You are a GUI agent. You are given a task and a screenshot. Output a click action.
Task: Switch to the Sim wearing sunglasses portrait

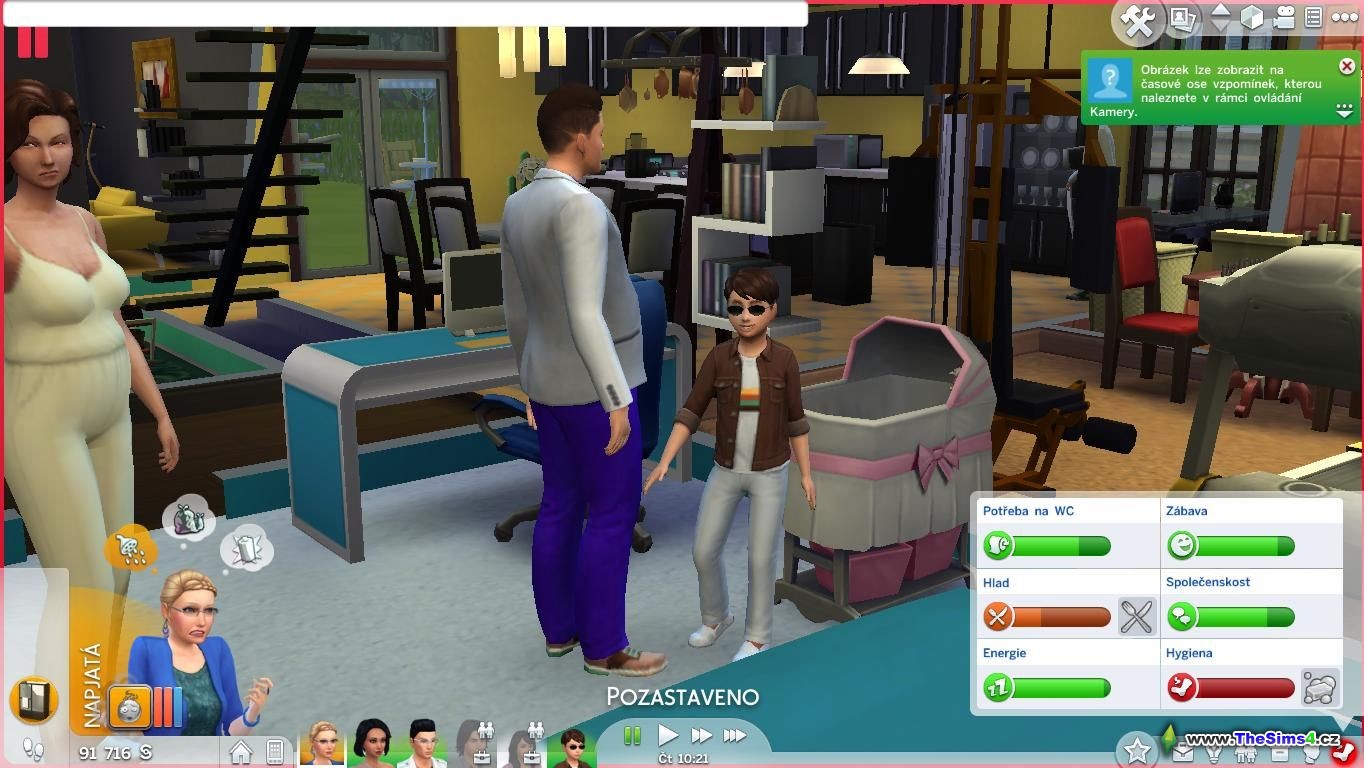coord(574,746)
